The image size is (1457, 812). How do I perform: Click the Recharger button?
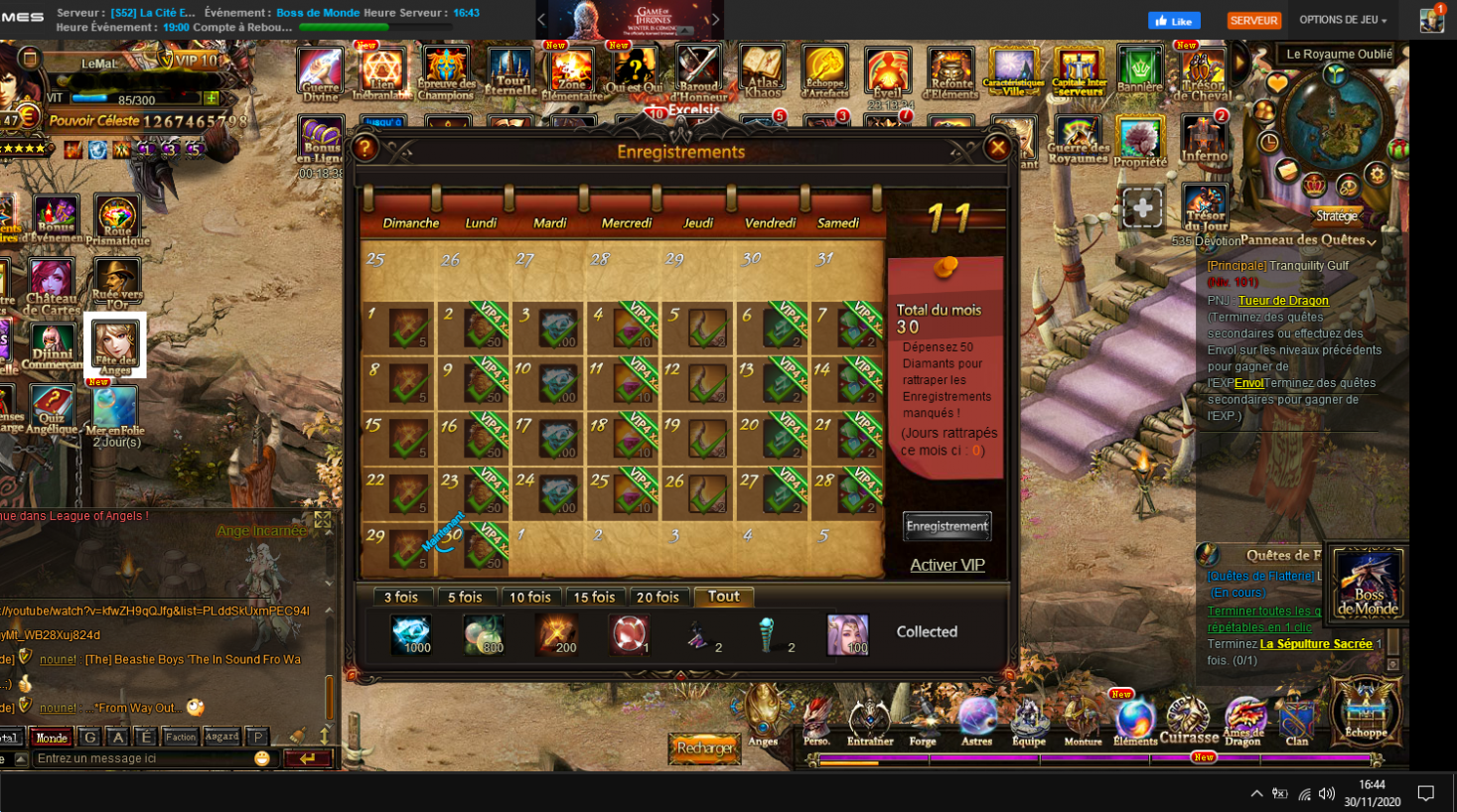click(x=705, y=747)
